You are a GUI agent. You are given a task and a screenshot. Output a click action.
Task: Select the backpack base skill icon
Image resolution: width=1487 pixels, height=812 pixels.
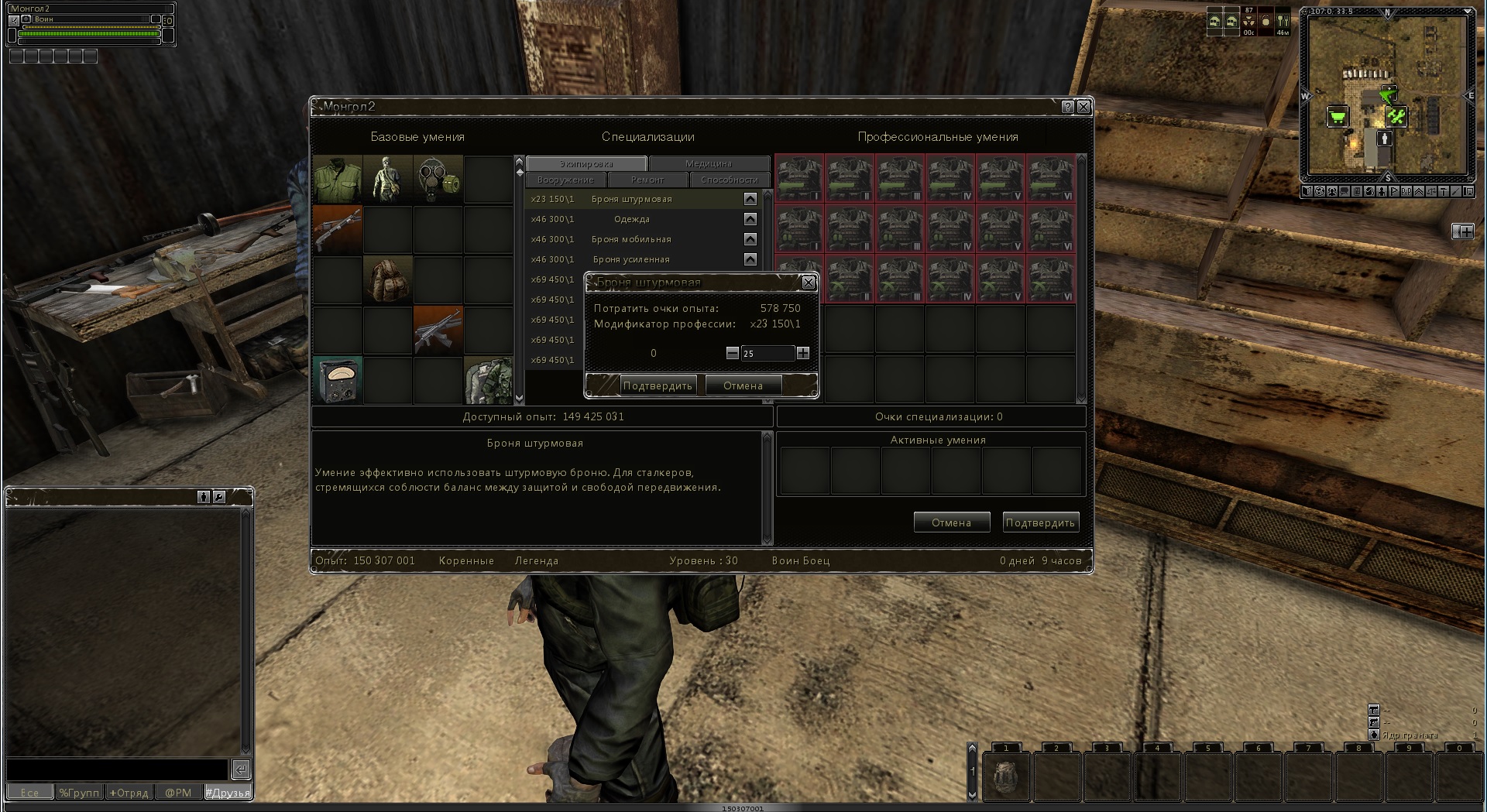point(388,279)
